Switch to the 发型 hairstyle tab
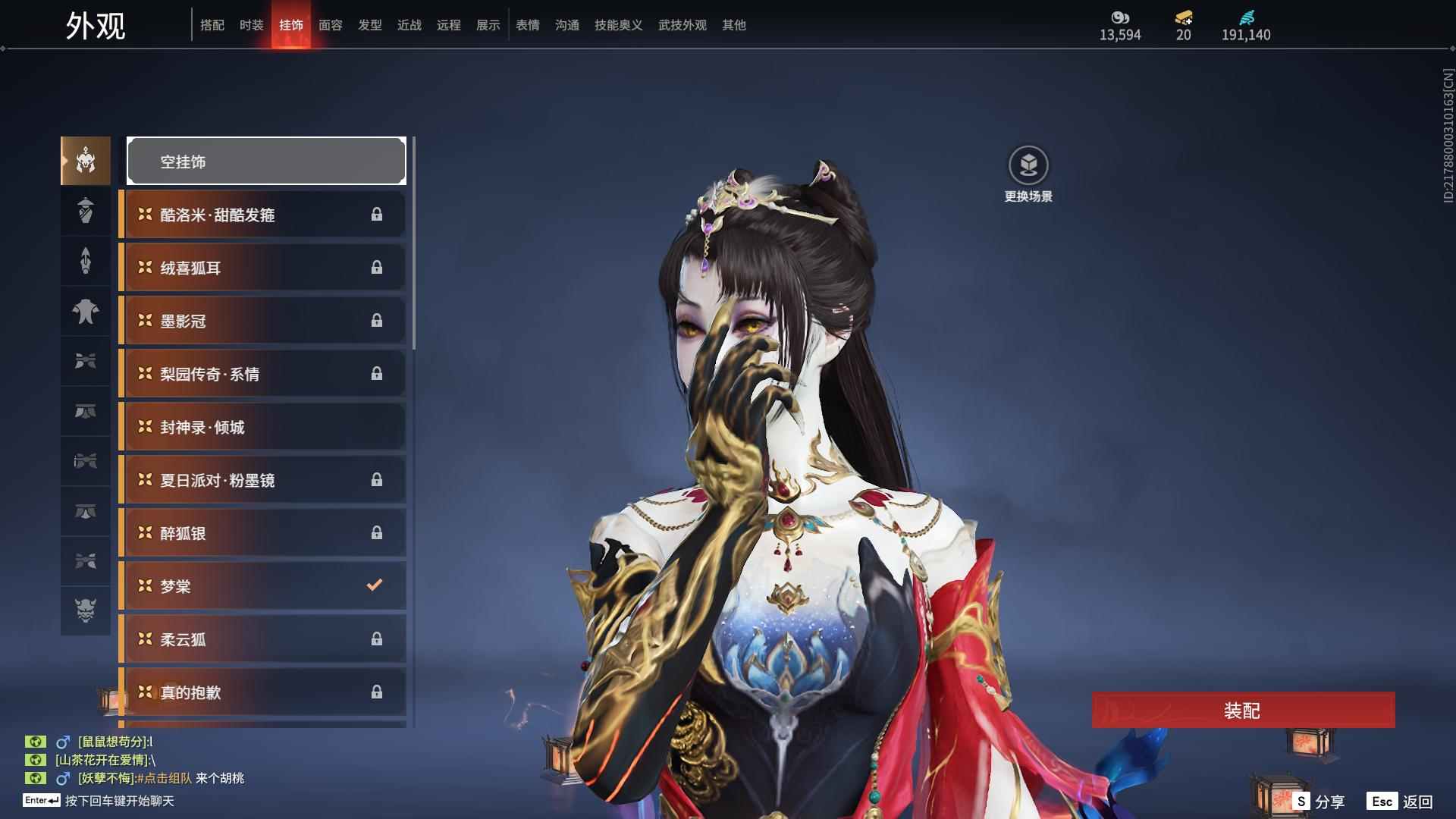 pyautogui.click(x=369, y=25)
